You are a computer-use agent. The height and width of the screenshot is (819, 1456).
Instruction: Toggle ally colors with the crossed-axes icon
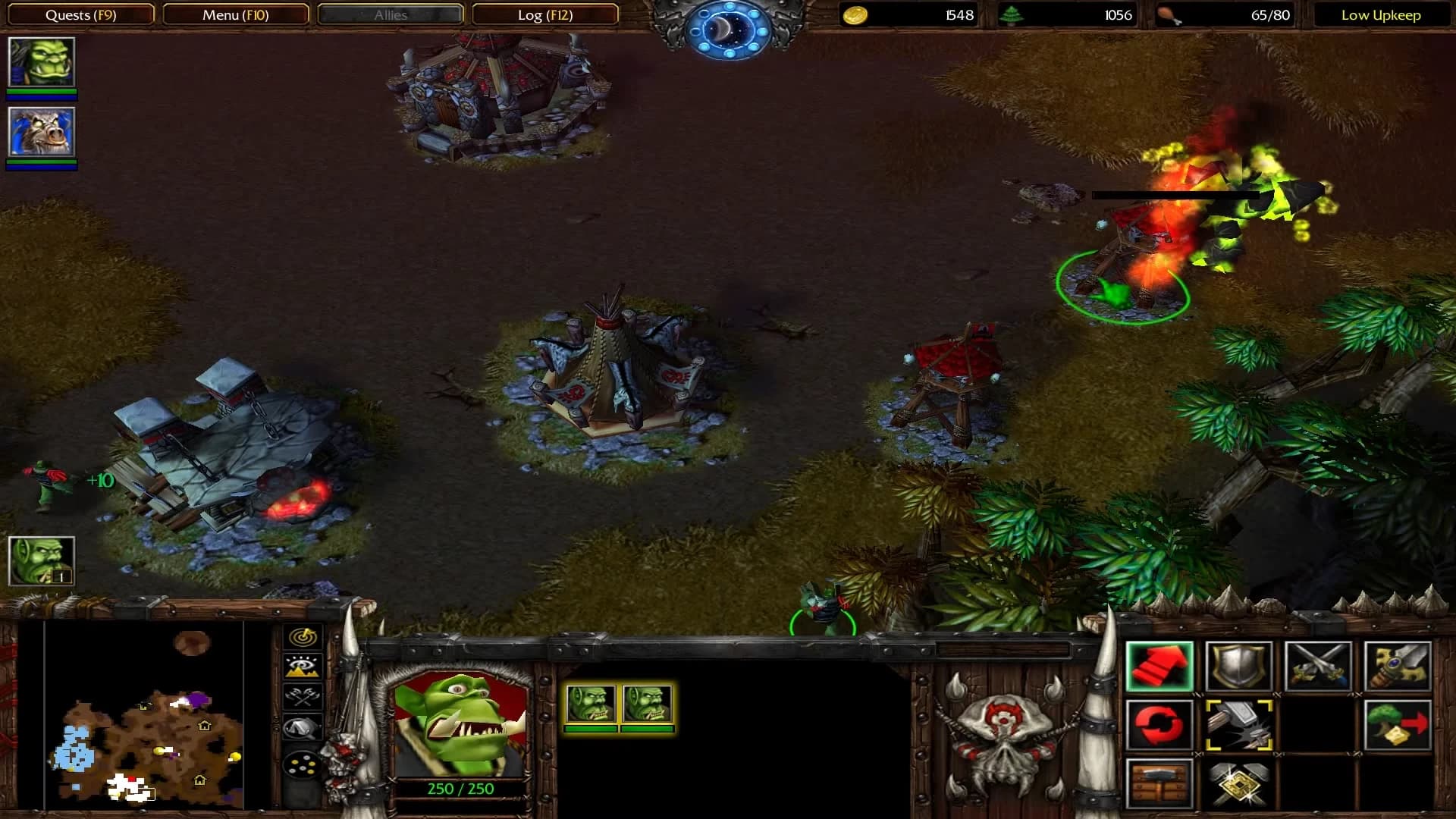tap(302, 695)
